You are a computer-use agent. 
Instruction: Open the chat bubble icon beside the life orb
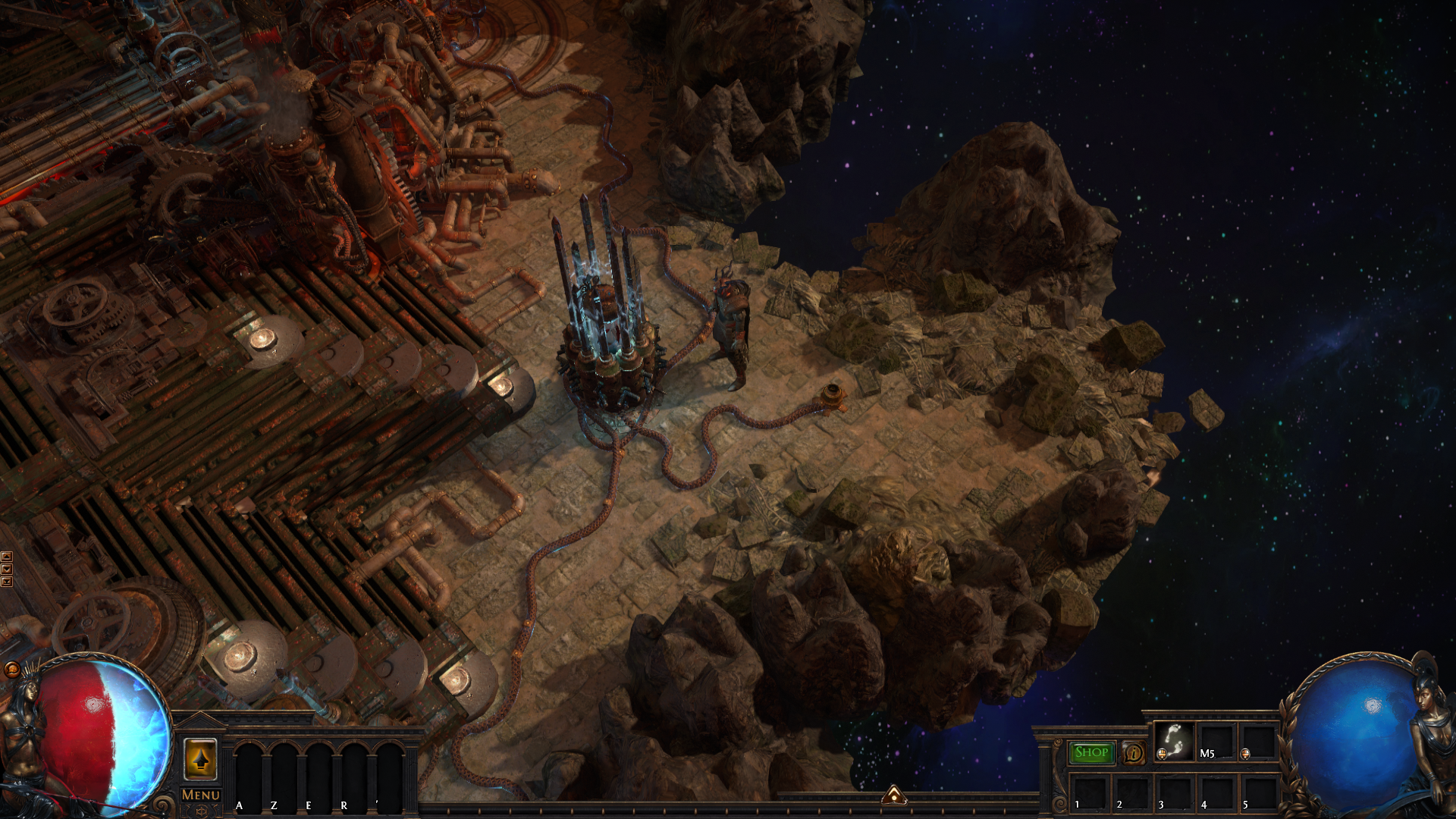12,670
